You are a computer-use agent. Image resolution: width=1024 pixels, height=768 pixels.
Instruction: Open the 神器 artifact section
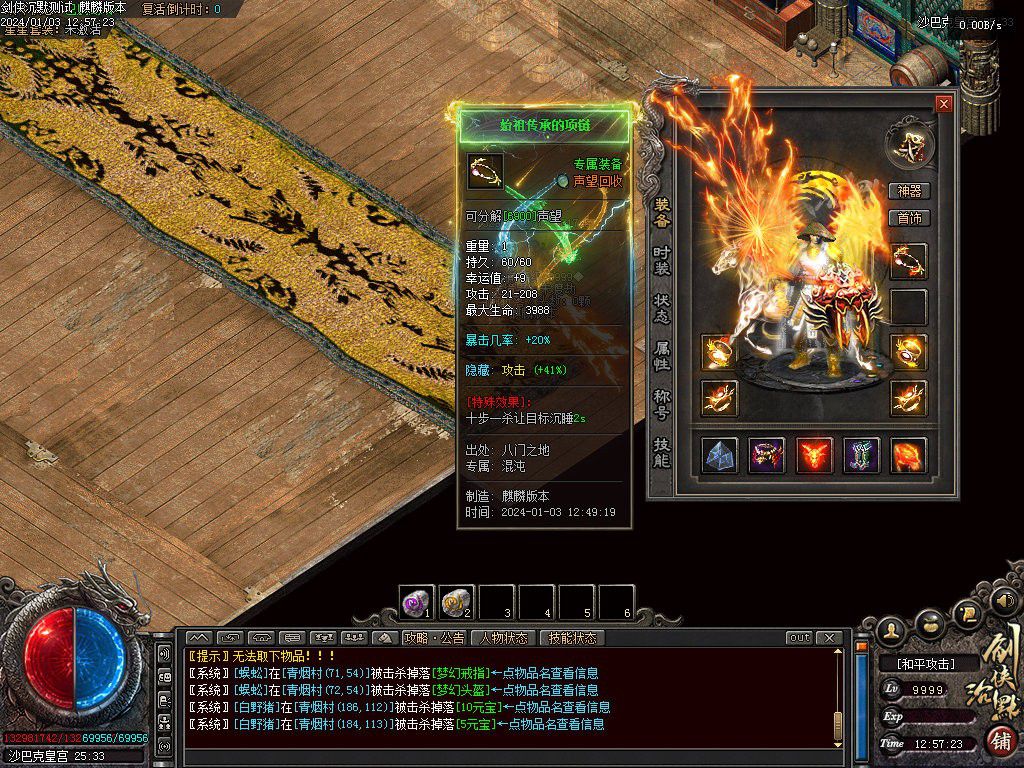909,191
